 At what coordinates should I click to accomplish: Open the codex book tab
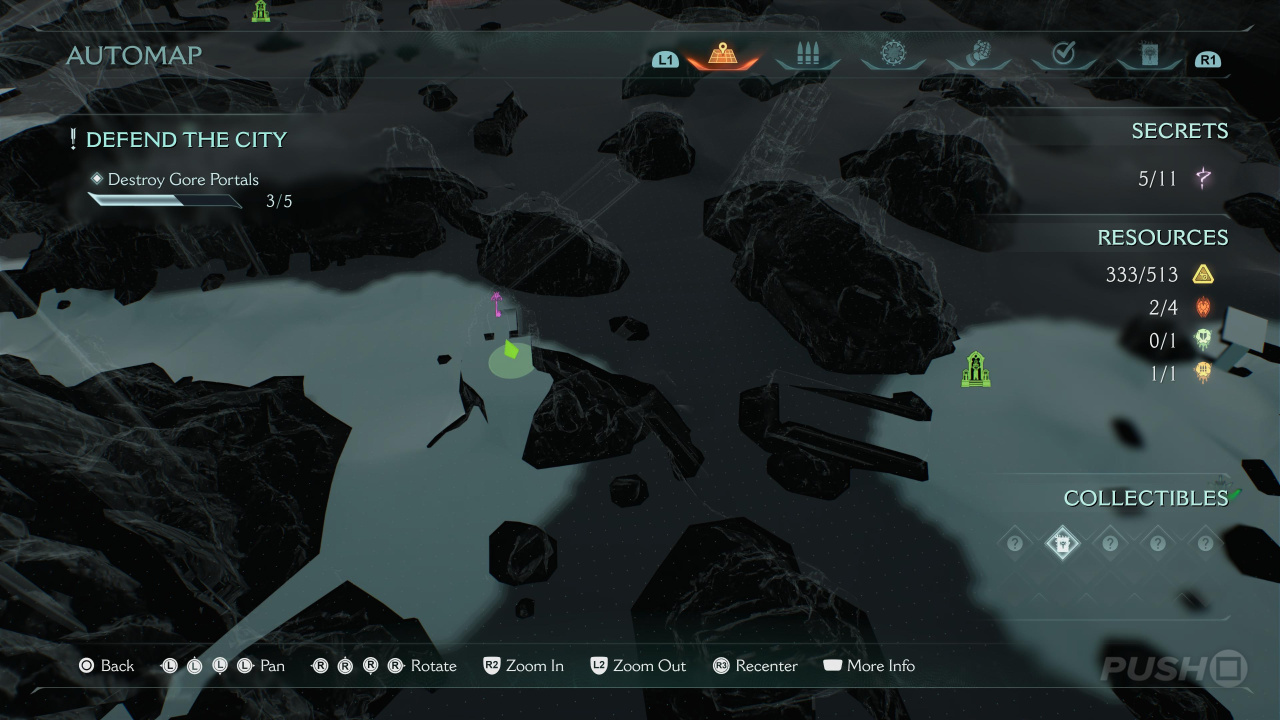(x=1149, y=54)
